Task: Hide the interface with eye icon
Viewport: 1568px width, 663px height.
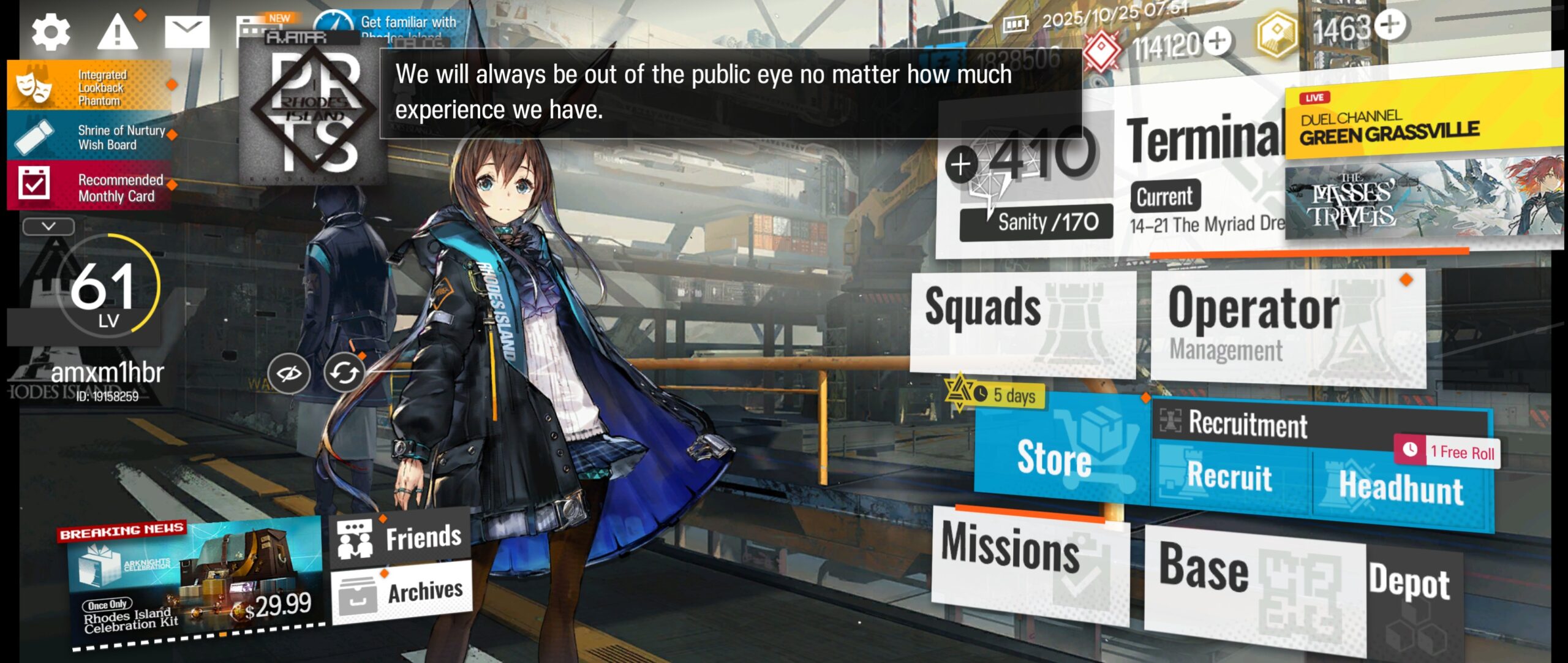Action: pos(289,373)
